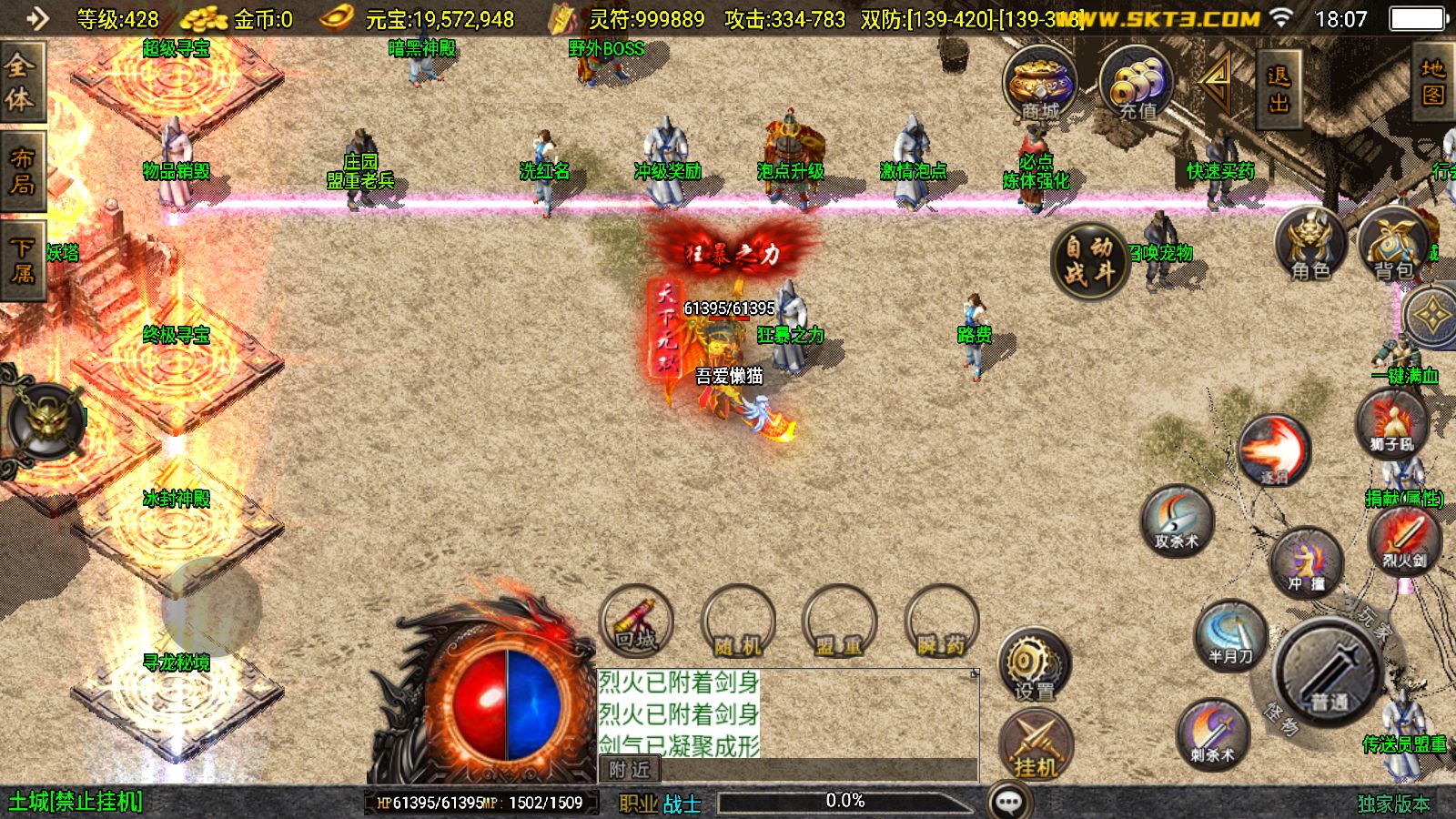1456x819 pixels.
Task: Activate 挂机 idle mode button
Action: tap(1036, 746)
